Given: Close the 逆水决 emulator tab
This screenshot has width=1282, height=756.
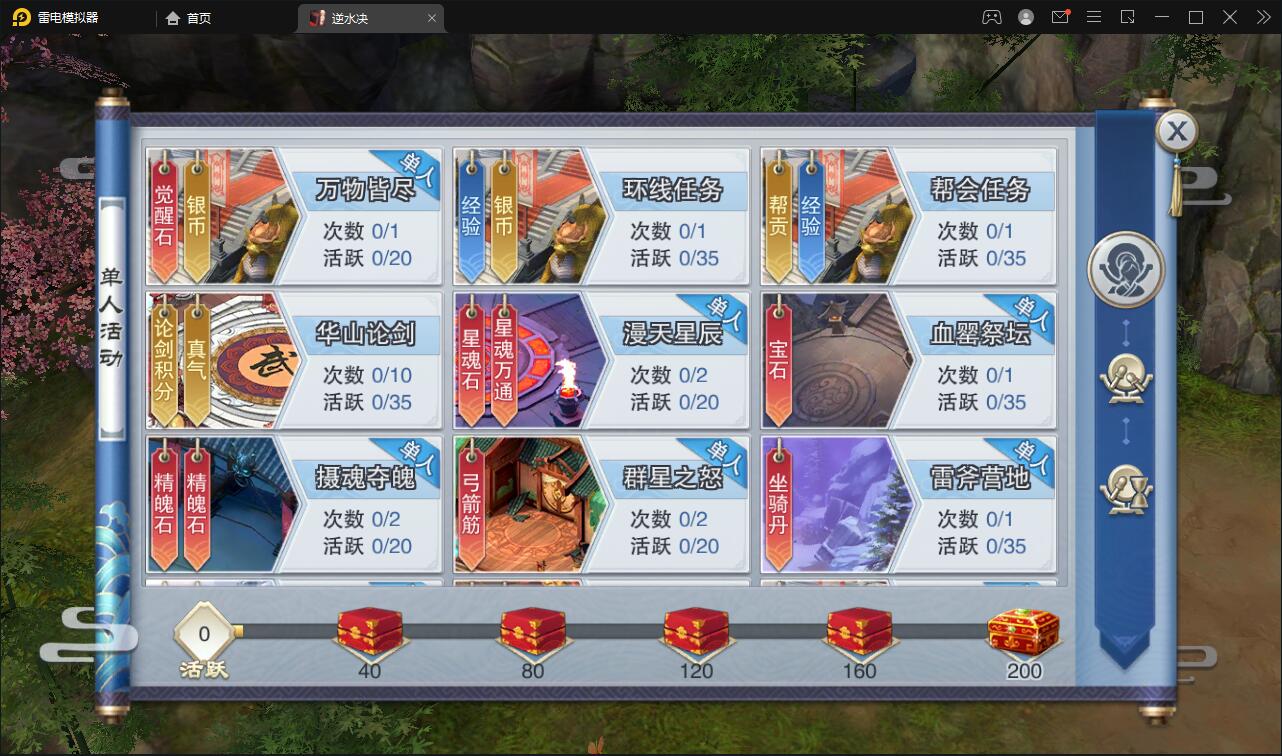Looking at the screenshot, I should [x=432, y=18].
